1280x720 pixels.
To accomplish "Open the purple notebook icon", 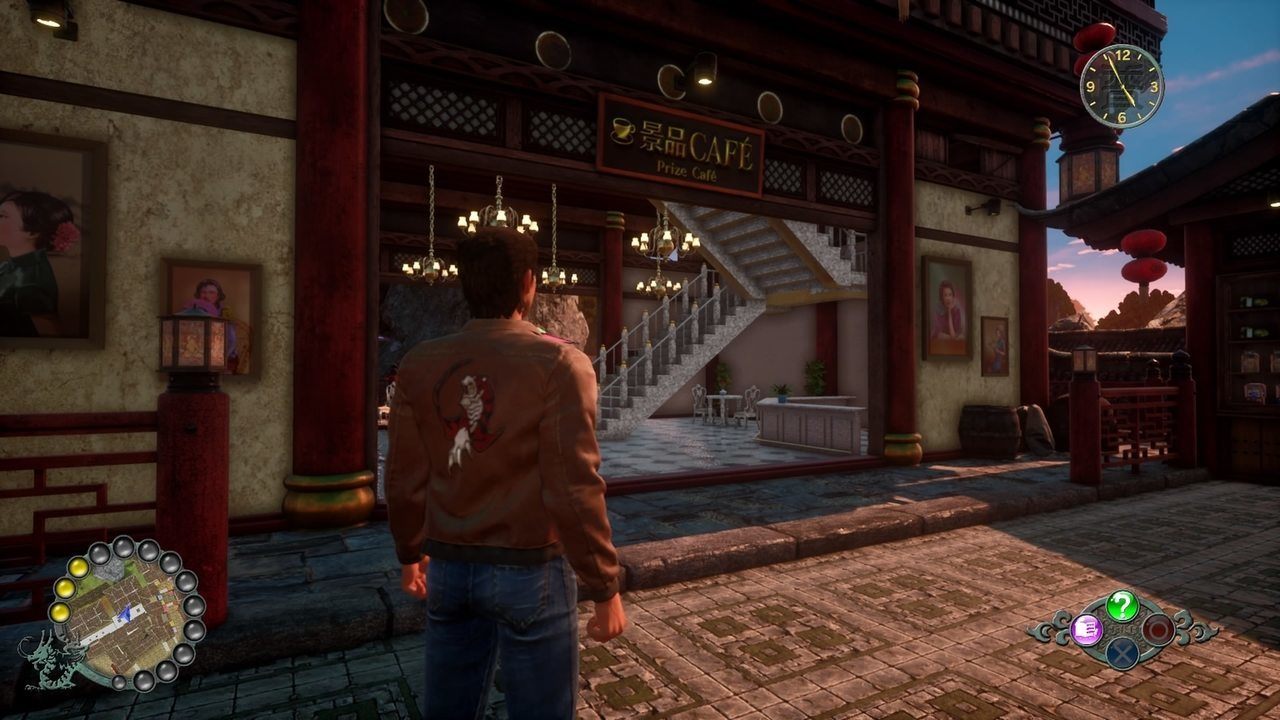I will (1086, 629).
